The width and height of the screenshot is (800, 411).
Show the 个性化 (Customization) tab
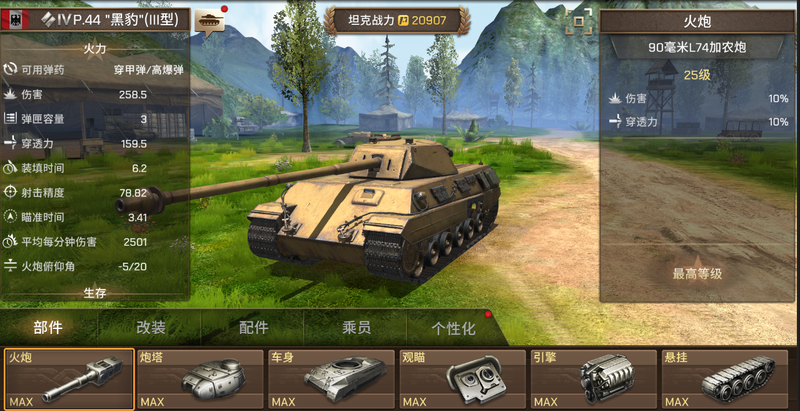[x=453, y=327]
